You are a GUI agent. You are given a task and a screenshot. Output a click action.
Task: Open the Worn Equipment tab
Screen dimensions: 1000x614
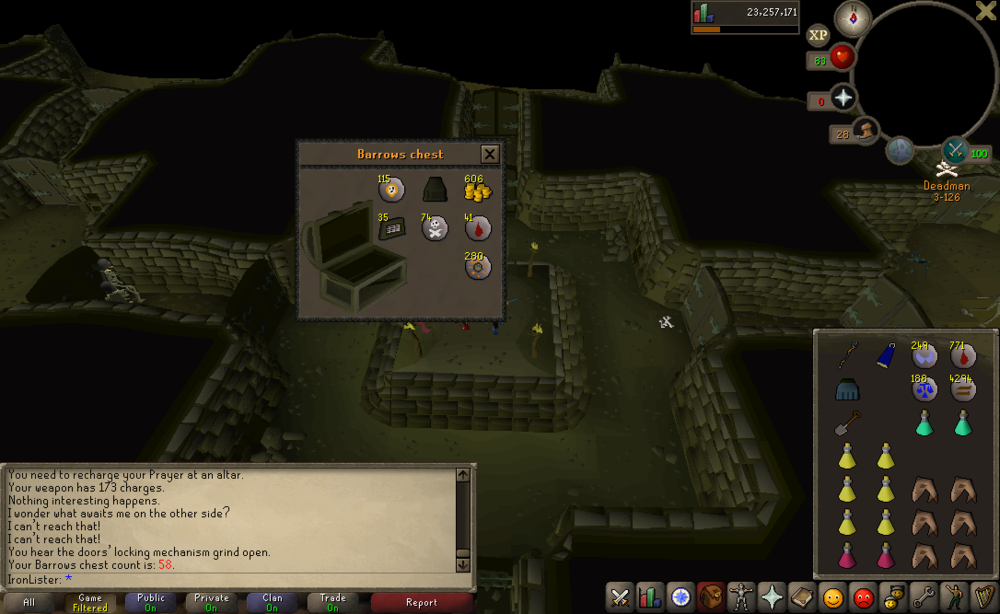pyautogui.click(x=741, y=597)
